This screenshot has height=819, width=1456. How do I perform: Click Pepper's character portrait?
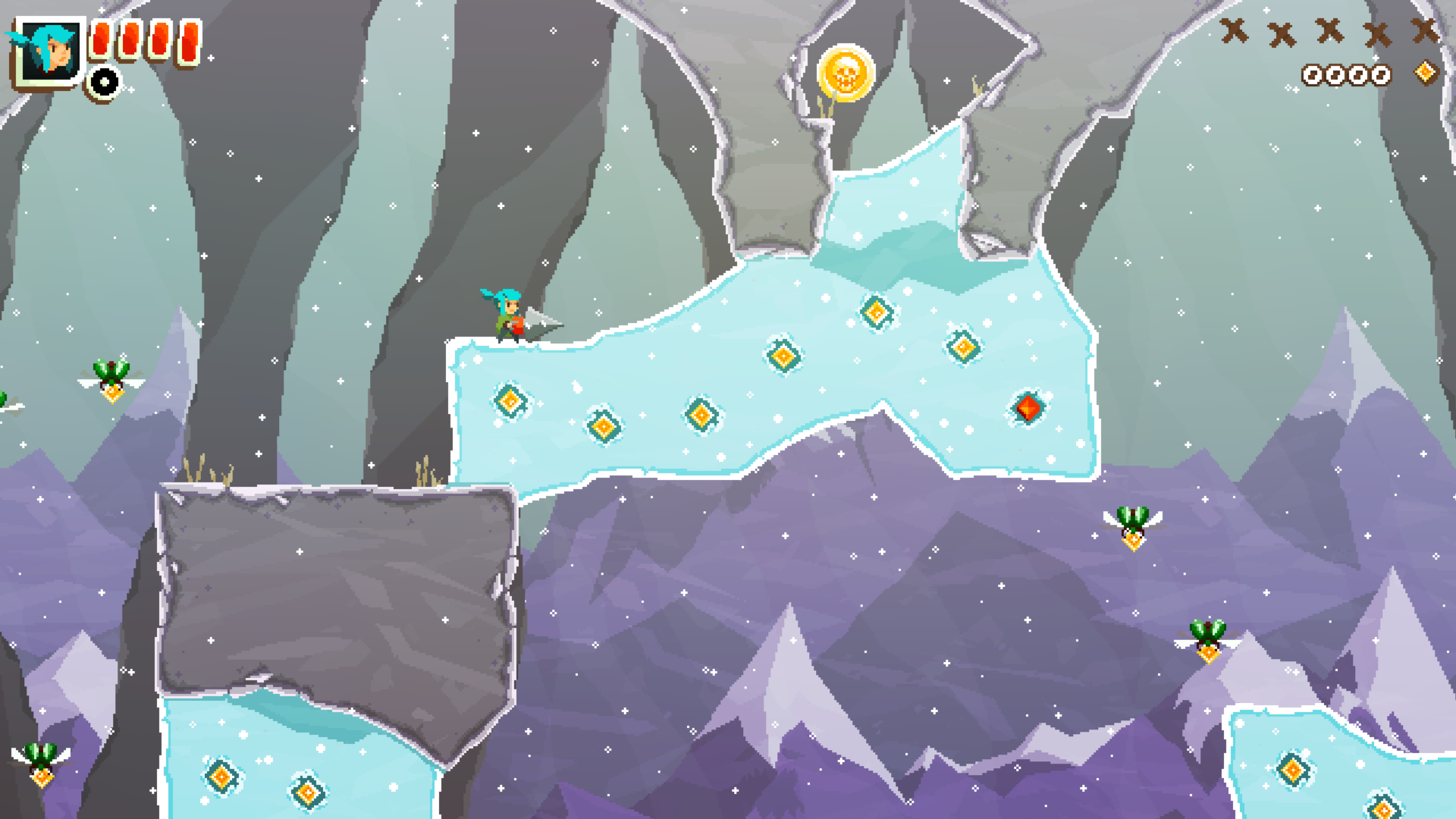pyautogui.click(x=49, y=52)
